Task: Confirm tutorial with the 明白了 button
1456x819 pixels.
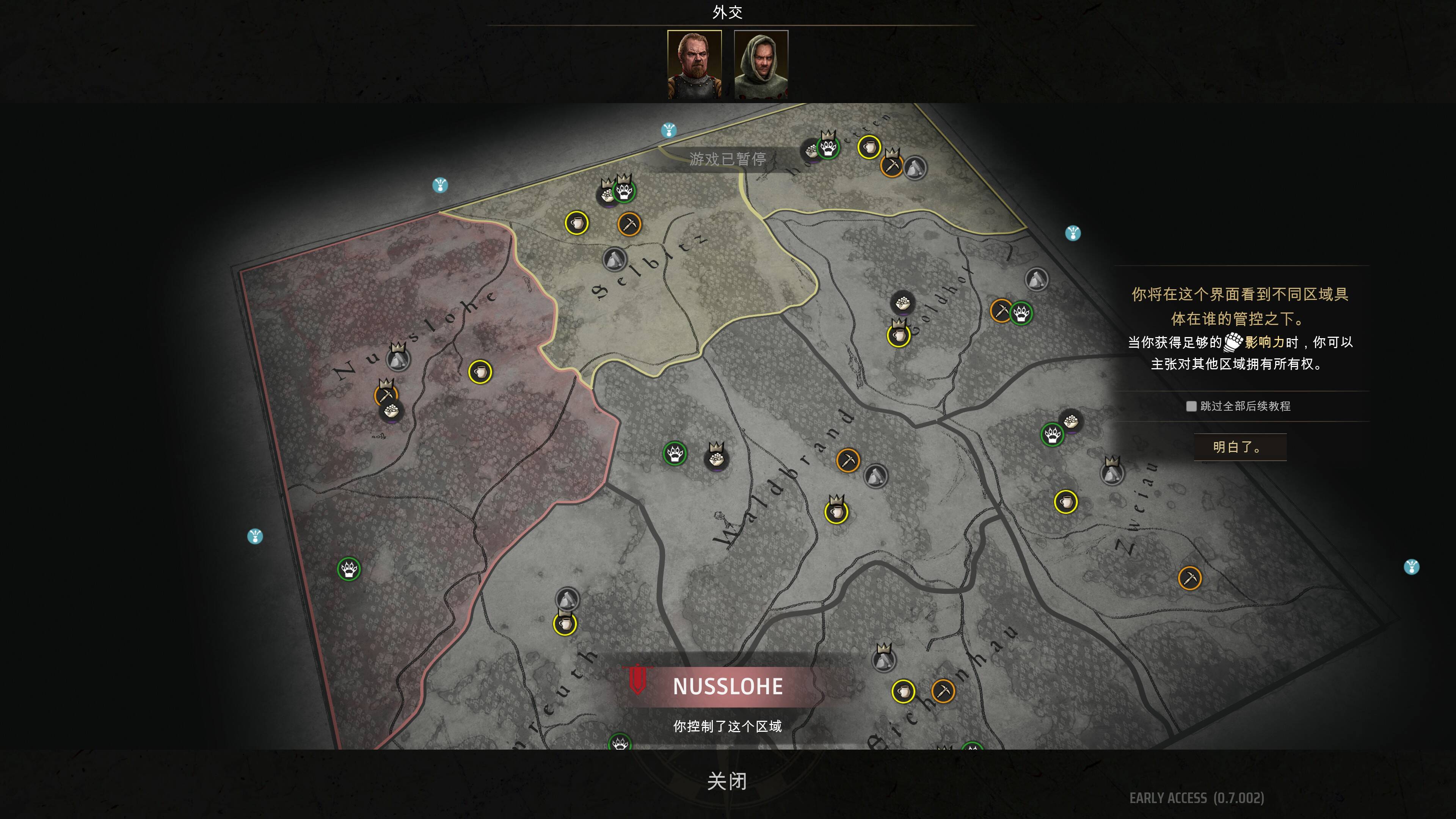Action: [x=1239, y=447]
